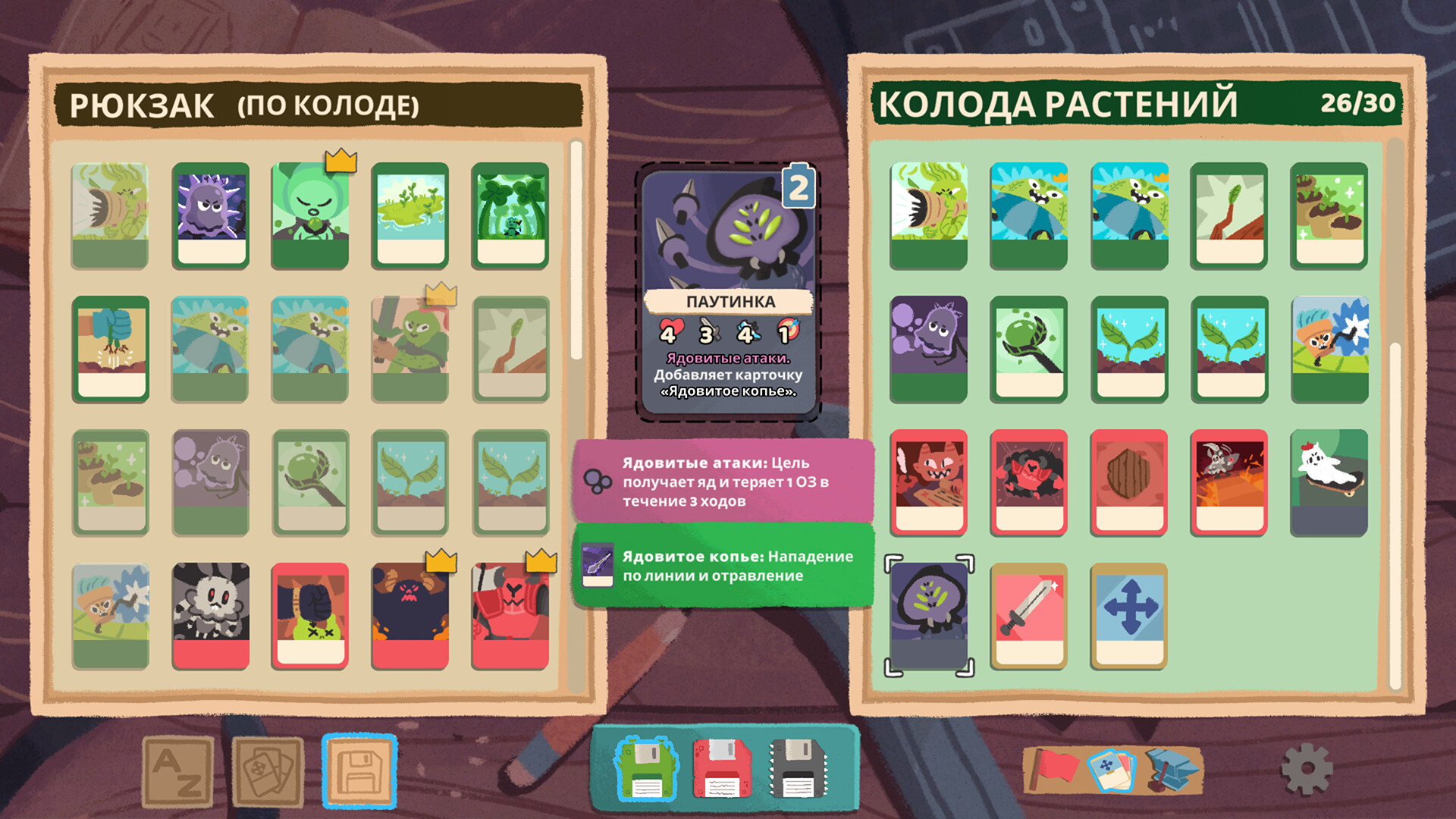Select the ghost on skateboard card
1456x819 pixels.
tap(1329, 482)
